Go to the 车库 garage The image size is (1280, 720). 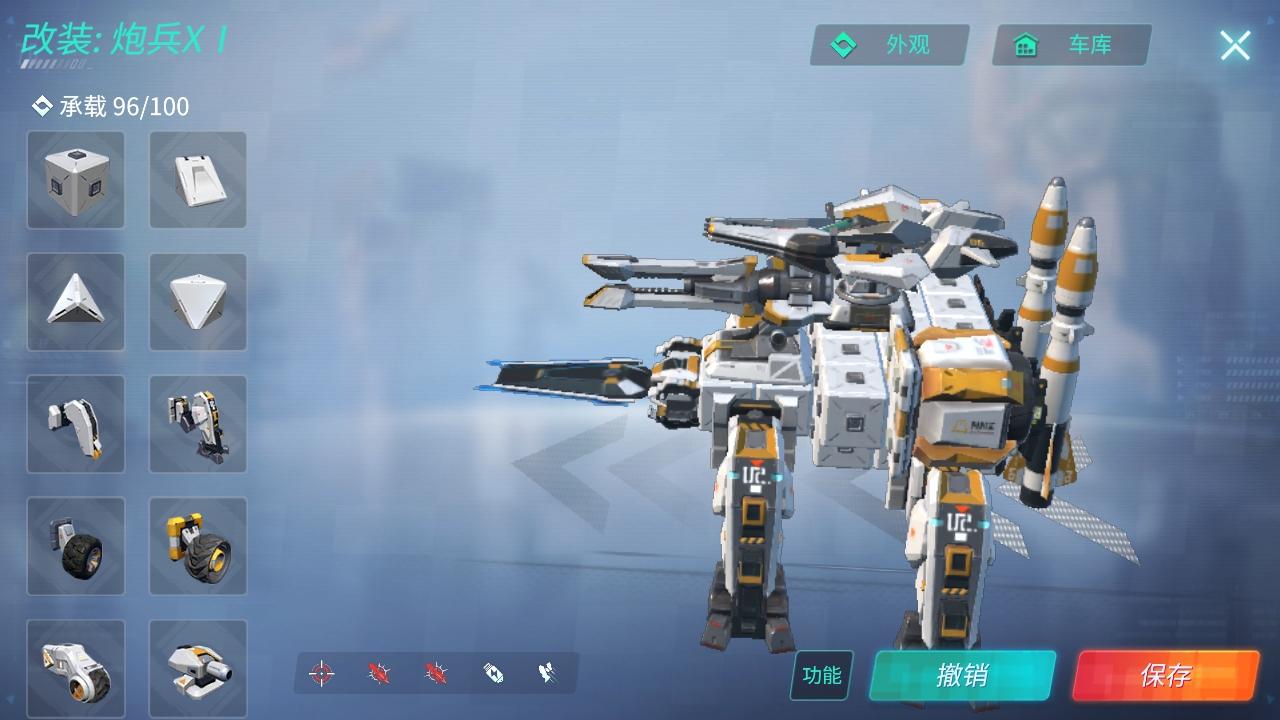[1071, 45]
